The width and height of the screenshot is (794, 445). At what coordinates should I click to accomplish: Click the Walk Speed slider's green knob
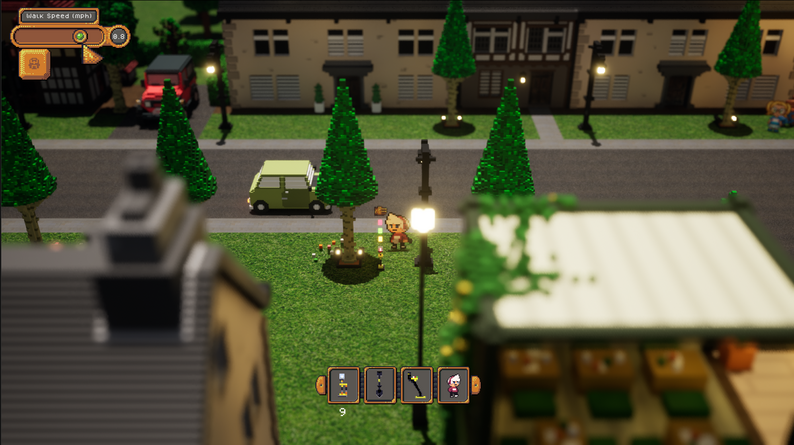click(x=80, y=37)
